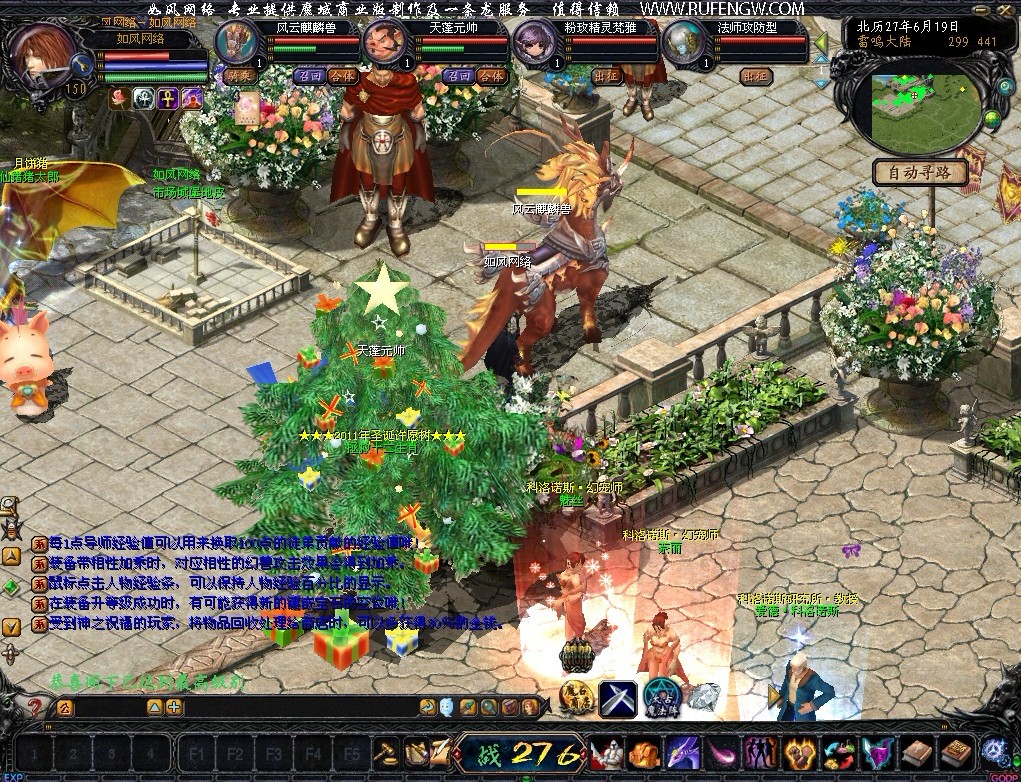
Task: Click the red question mark help icon
Action: (34, 707)
